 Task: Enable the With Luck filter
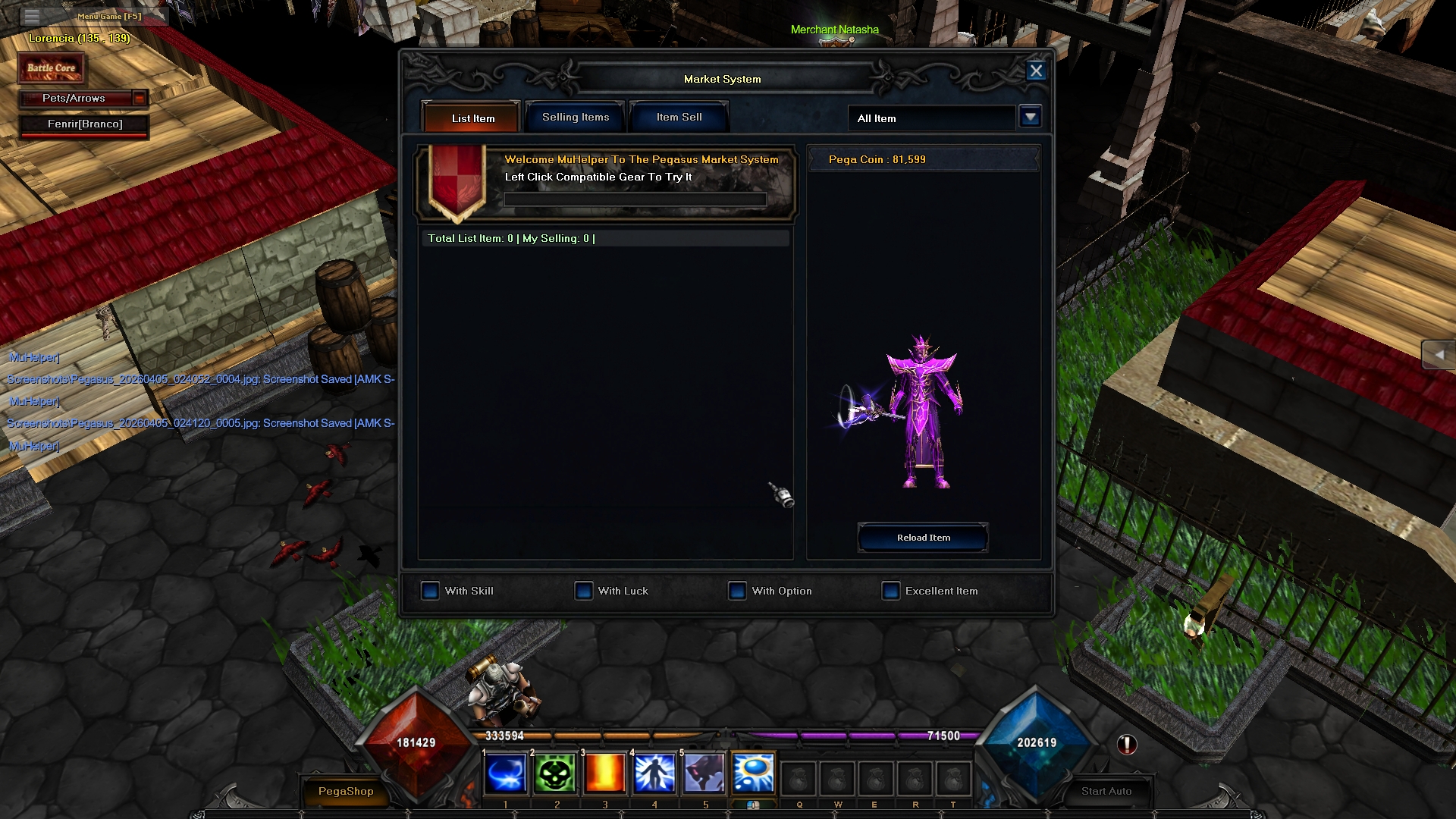pyautogui.click(x=584, y=591)
